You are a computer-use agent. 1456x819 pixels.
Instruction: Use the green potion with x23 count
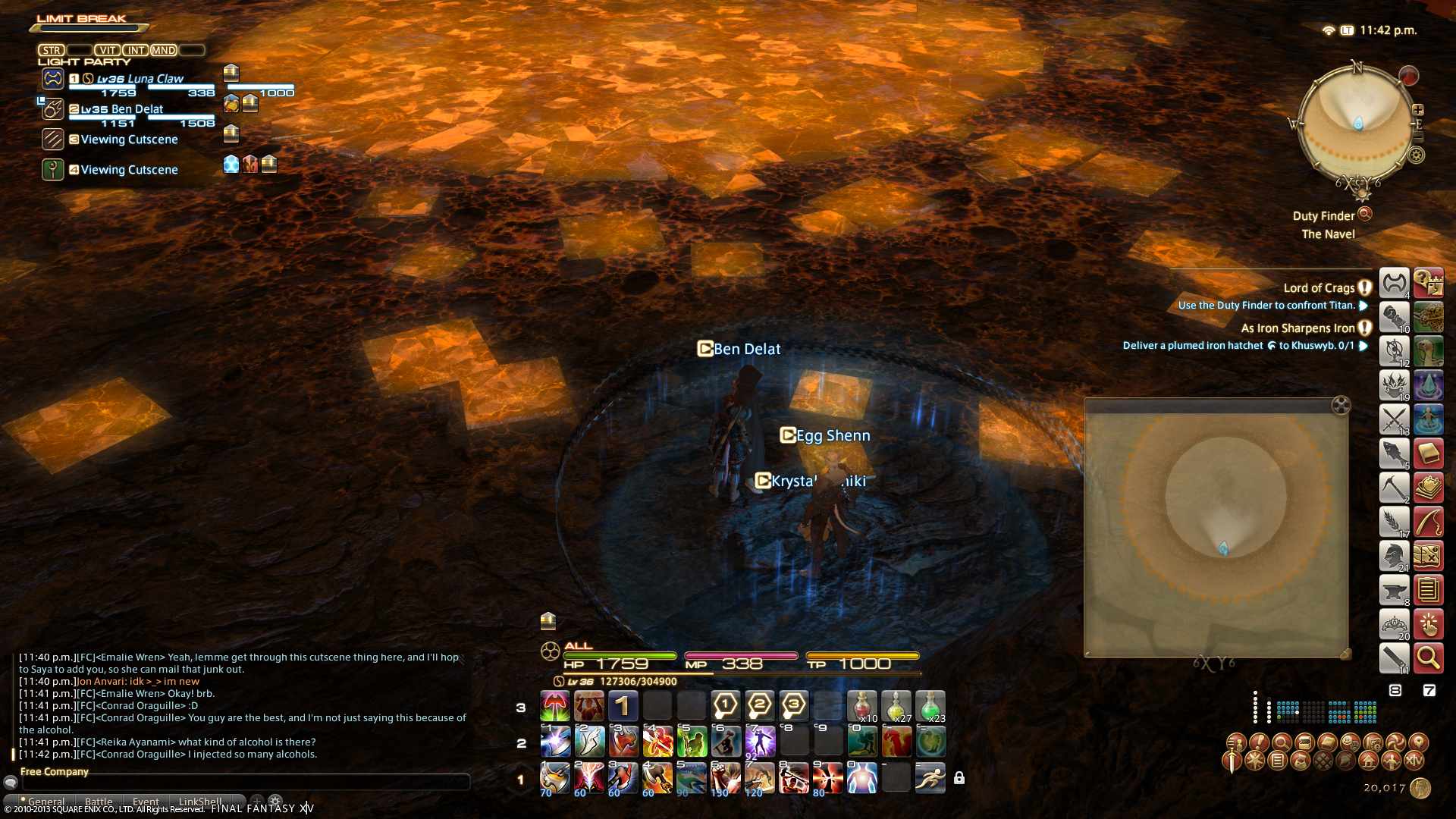point(930,706)
